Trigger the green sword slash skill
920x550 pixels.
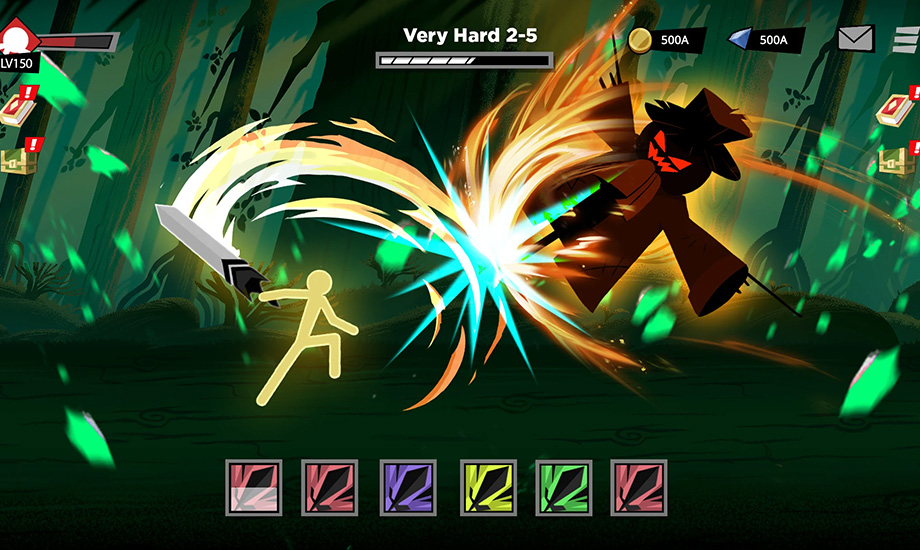click(564, 487)
